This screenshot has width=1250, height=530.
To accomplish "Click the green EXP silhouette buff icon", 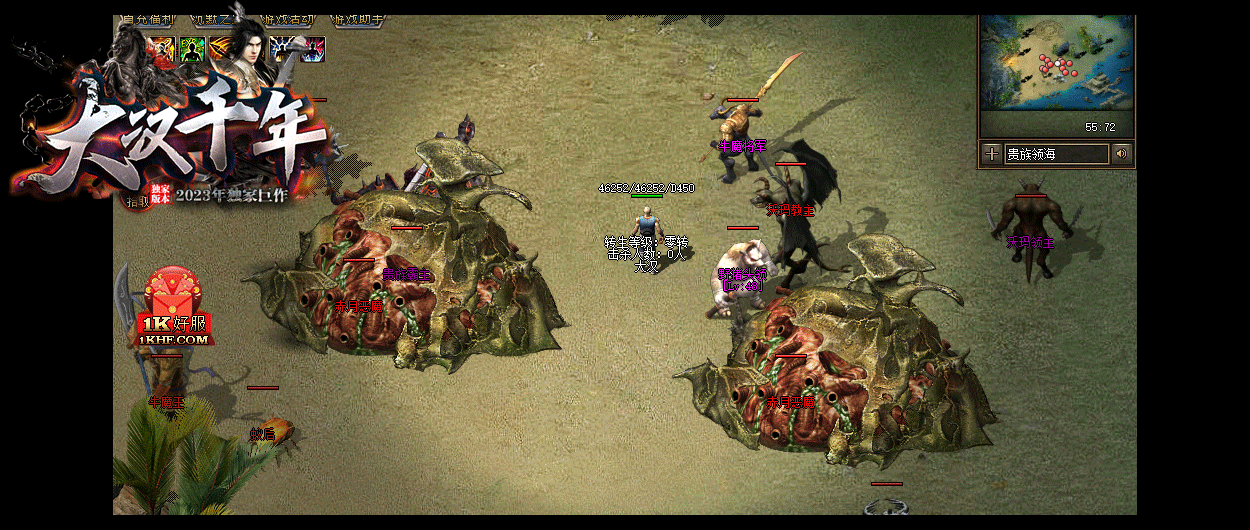I will (192, 49).
